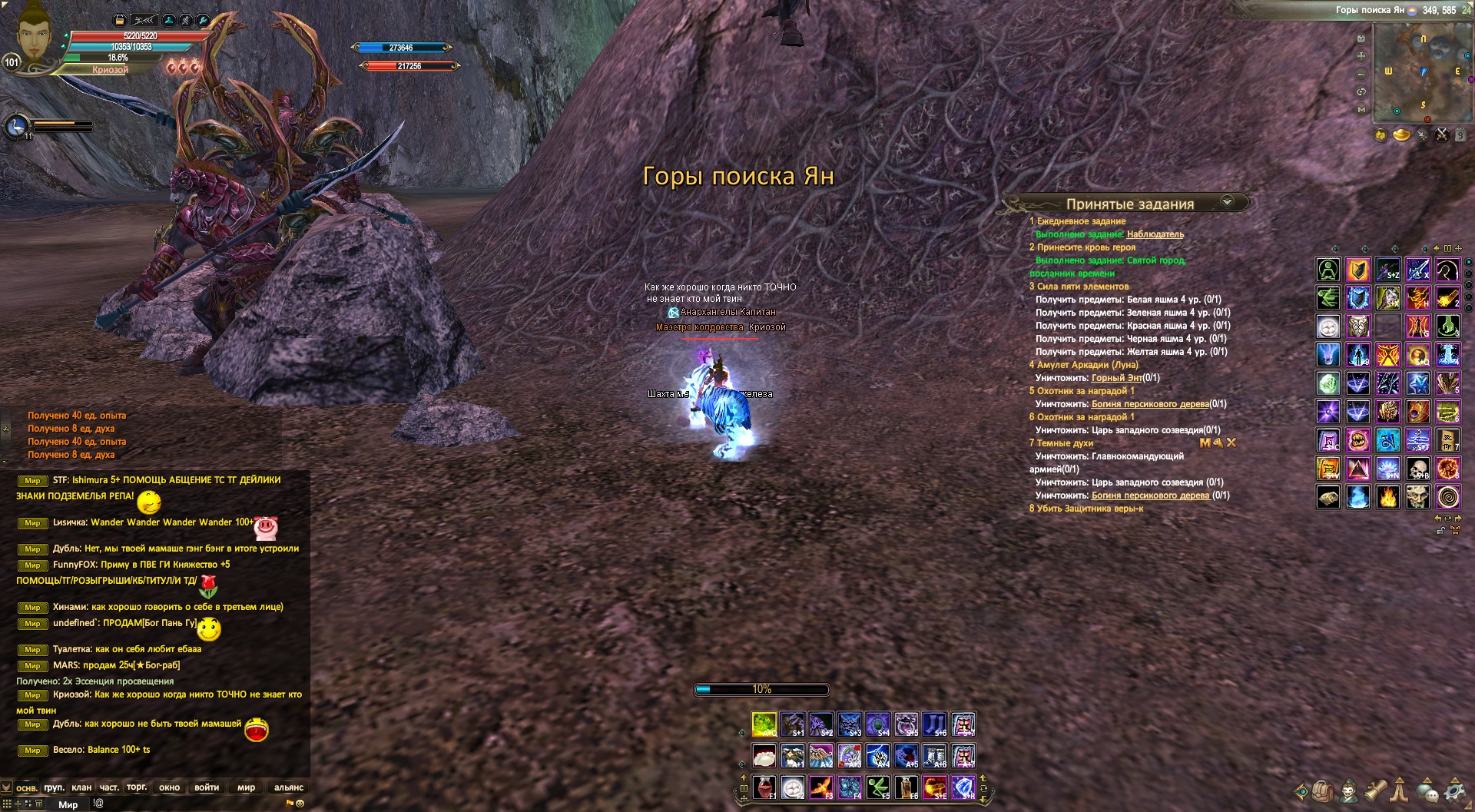Select the альянс chat tab
This screenshot has width=1475, height=812.
(289, 787)
